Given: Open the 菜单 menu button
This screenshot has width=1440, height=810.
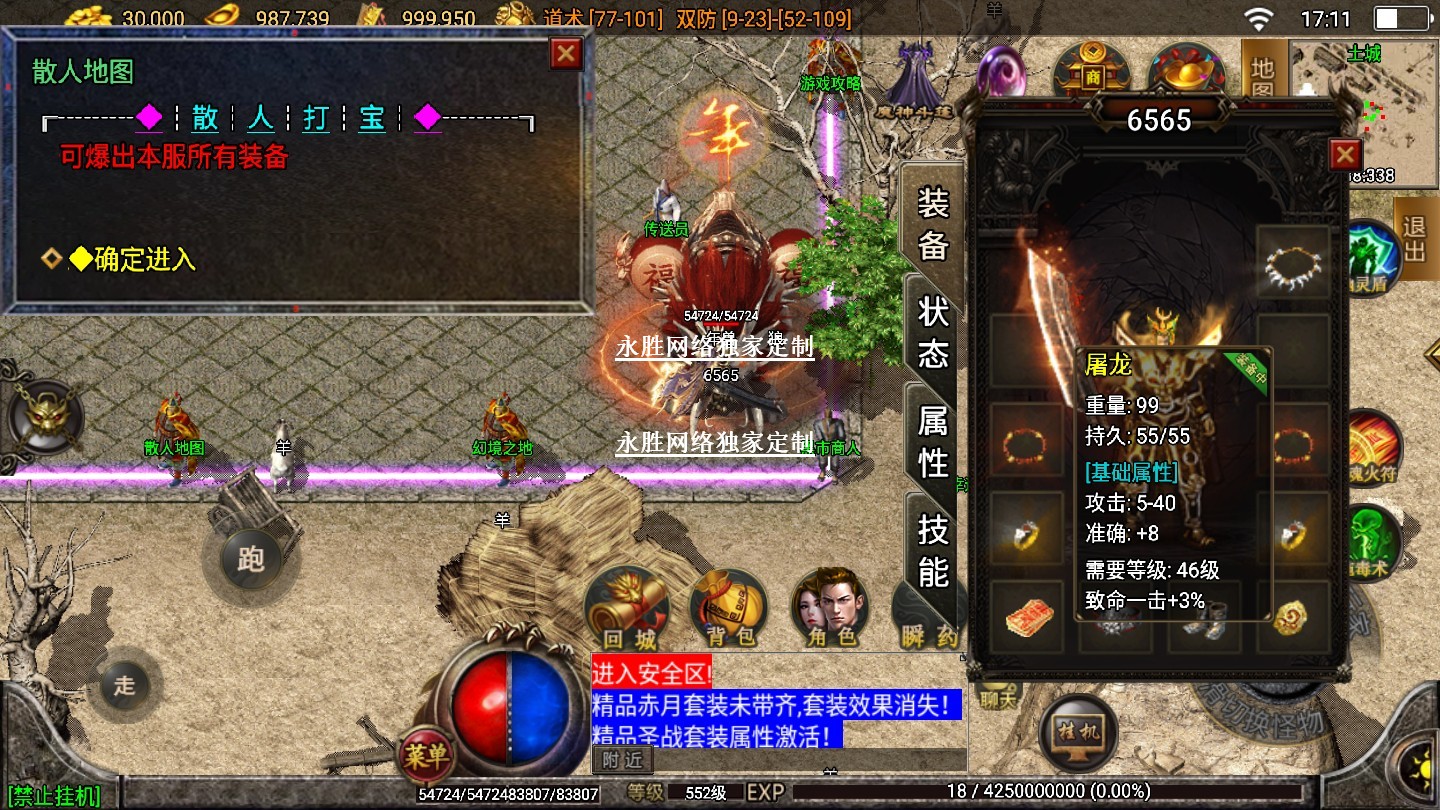Looking at the screenshot, I should (427, 757).
